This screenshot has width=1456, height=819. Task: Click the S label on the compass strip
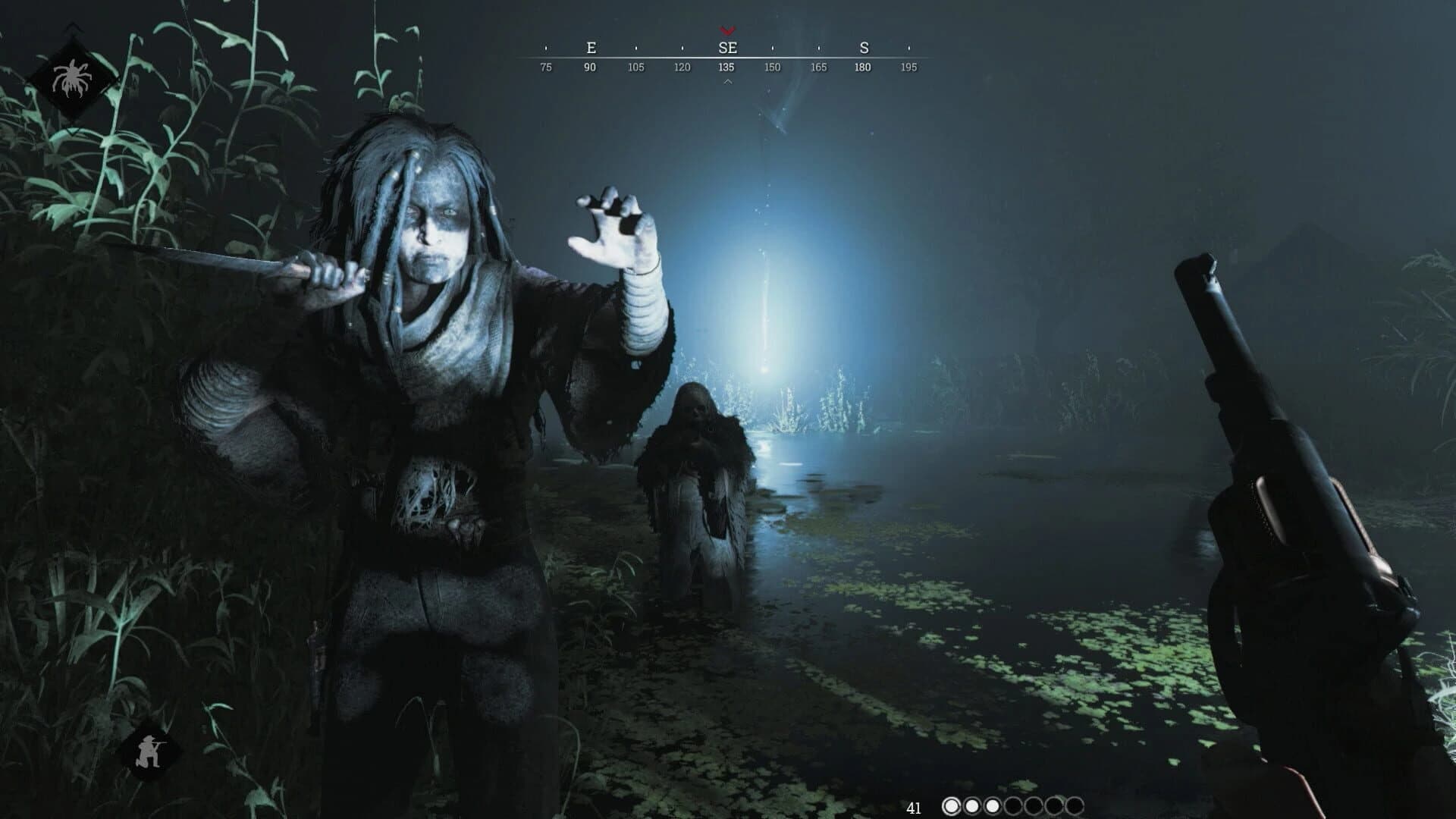(x=865, y=47)
